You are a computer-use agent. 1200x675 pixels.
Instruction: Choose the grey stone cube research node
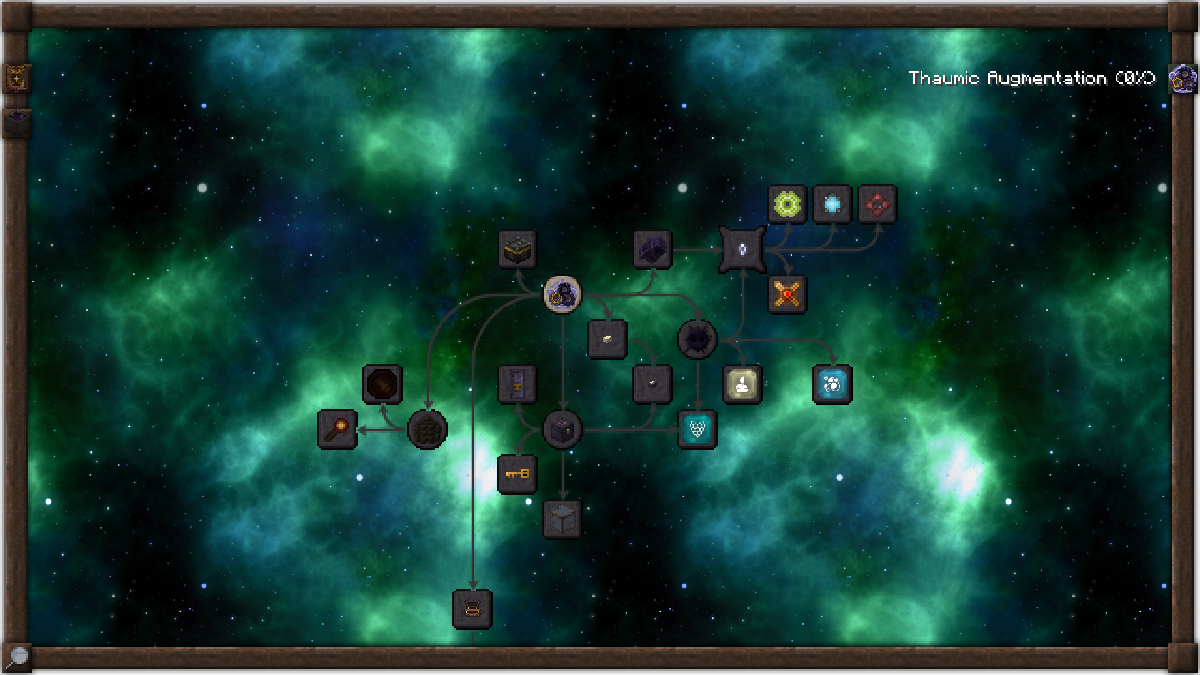coord(562,519)
